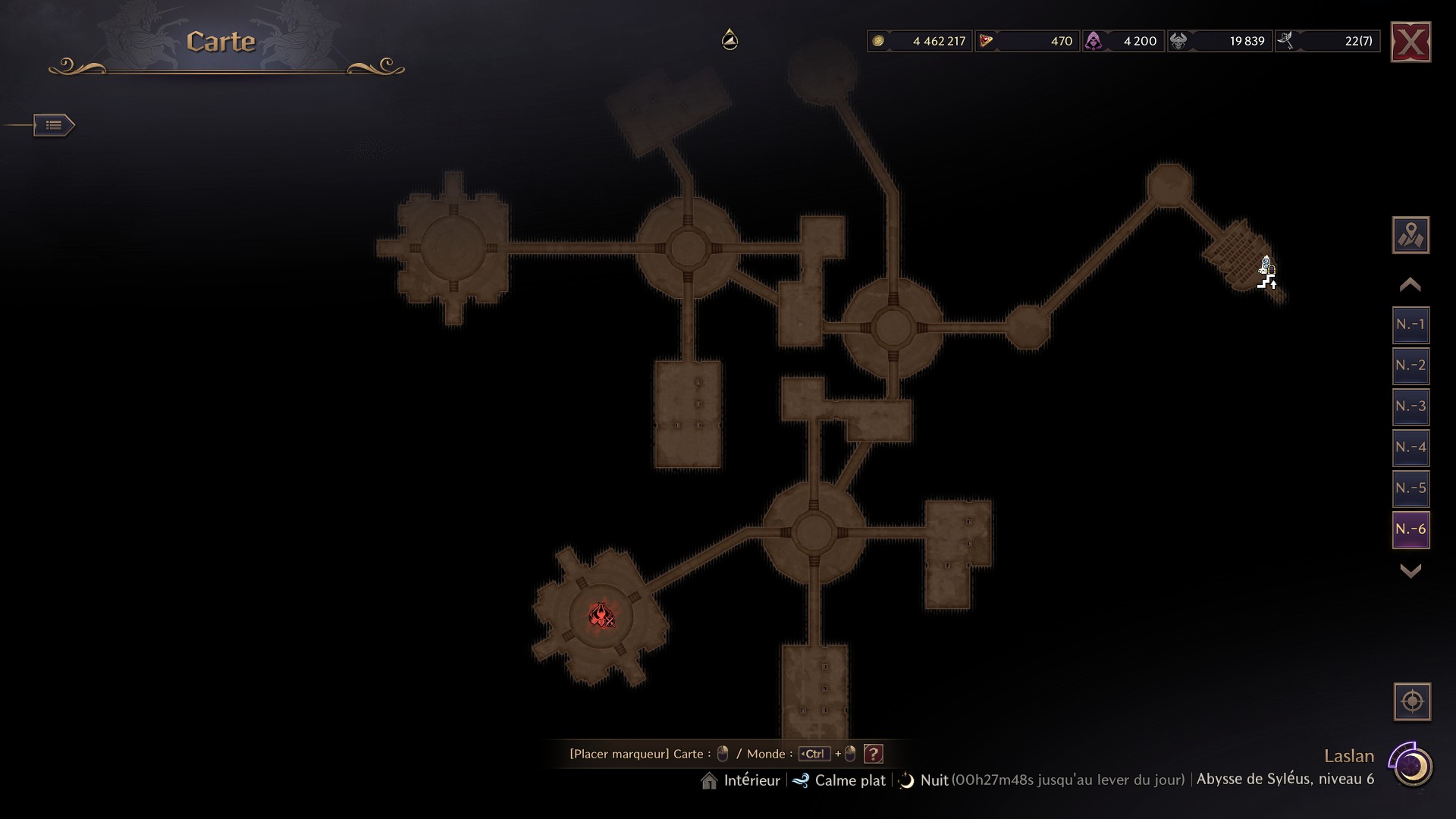Image resolution: width=1456 pixels, height=819 pixels.
Task: Open the marker placement help question mark
Action: [x=874, y=754]
